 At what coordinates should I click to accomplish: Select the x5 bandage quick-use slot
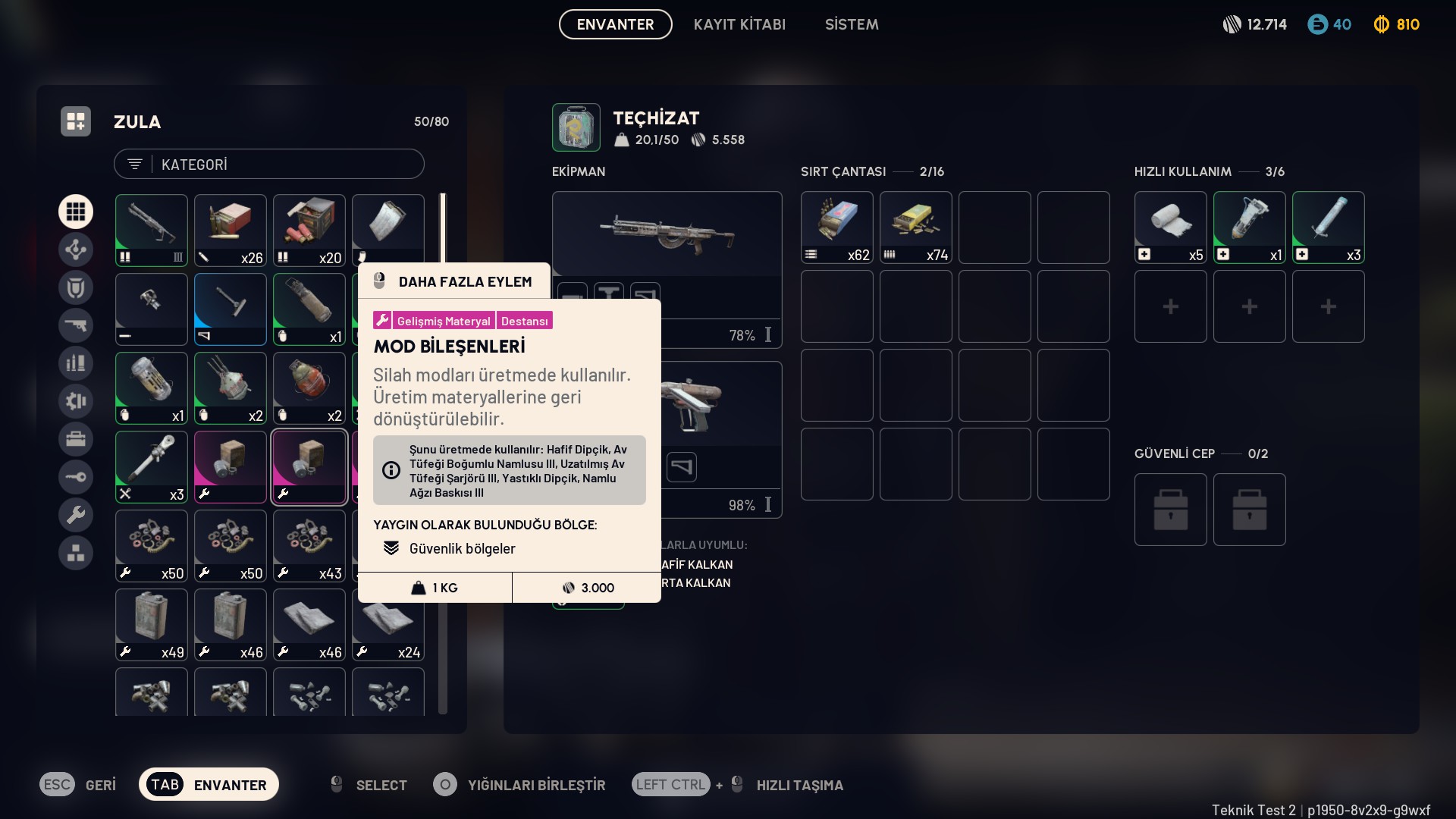point(1171,227)
